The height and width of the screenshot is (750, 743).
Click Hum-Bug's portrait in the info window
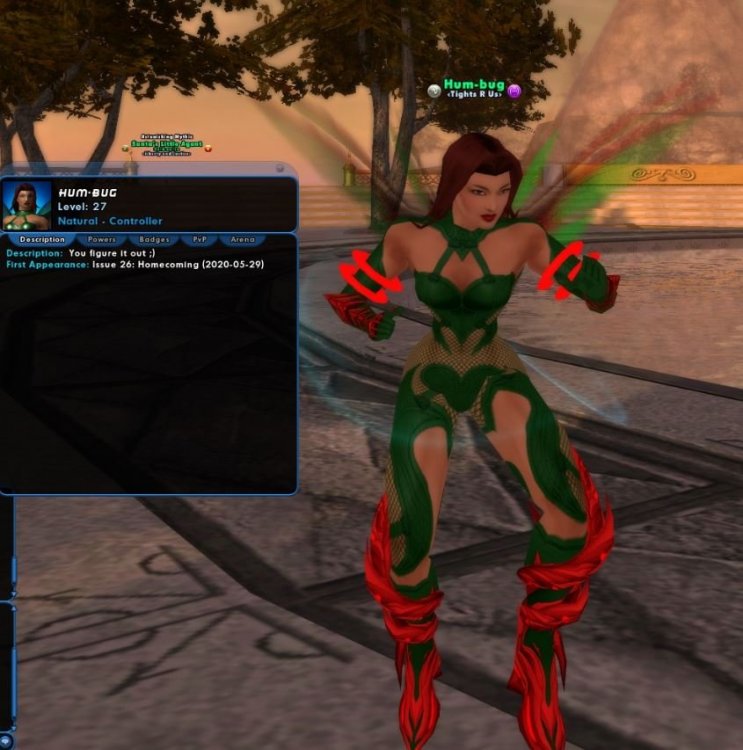27,205
